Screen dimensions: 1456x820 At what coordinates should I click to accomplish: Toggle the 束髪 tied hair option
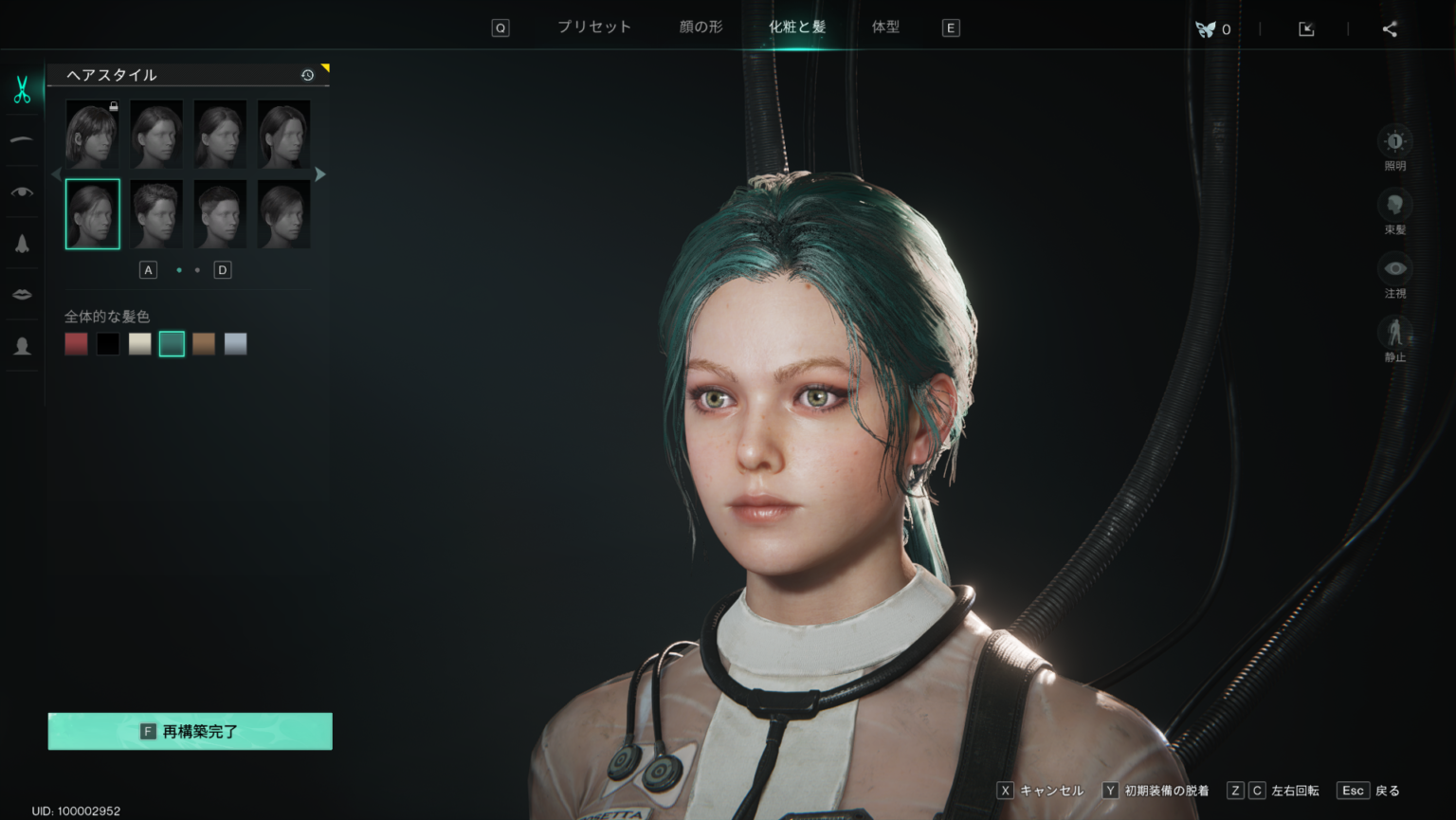(x=1394, y=206)
